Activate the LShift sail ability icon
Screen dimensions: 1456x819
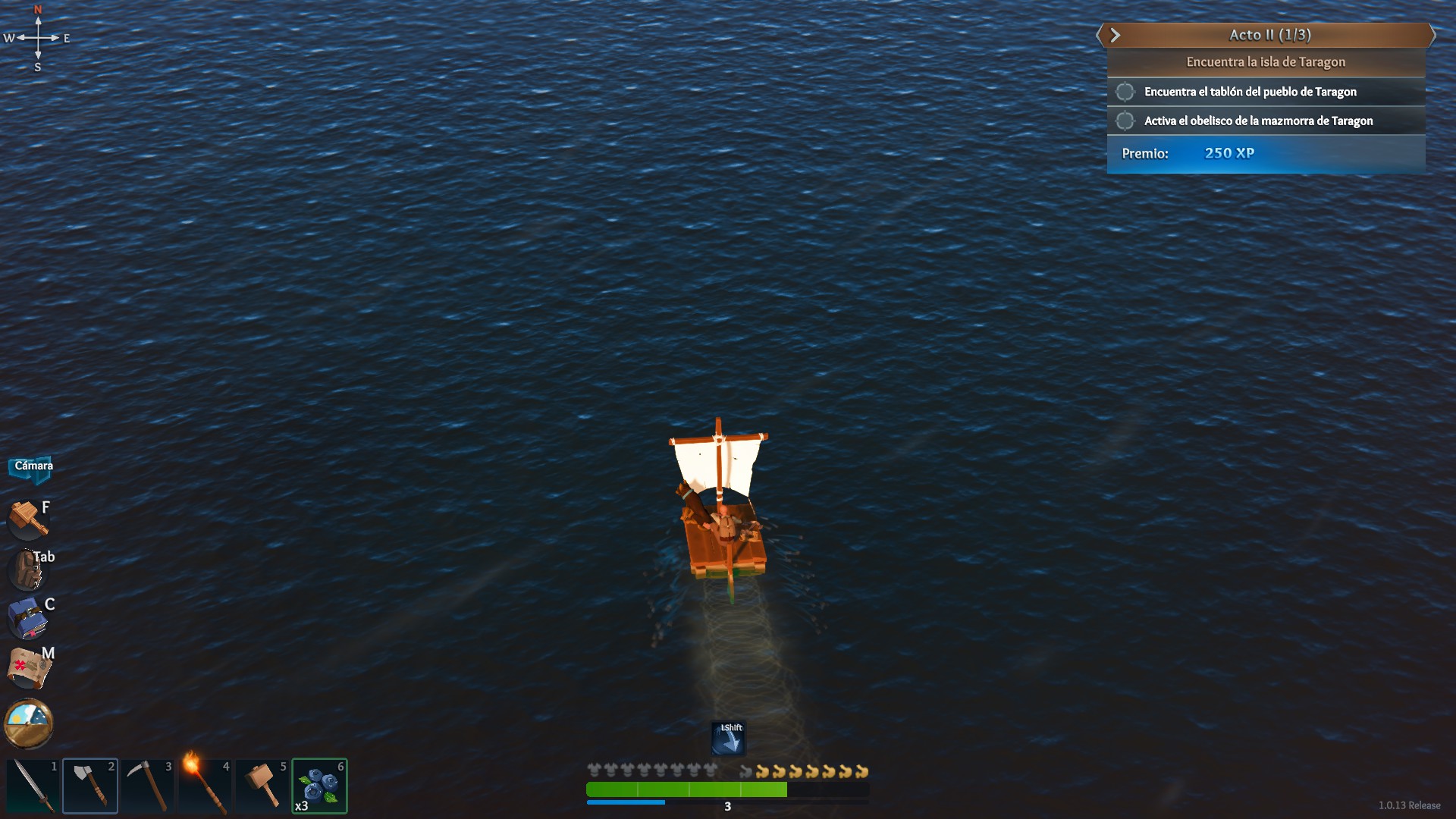click(x=728, y=738)
